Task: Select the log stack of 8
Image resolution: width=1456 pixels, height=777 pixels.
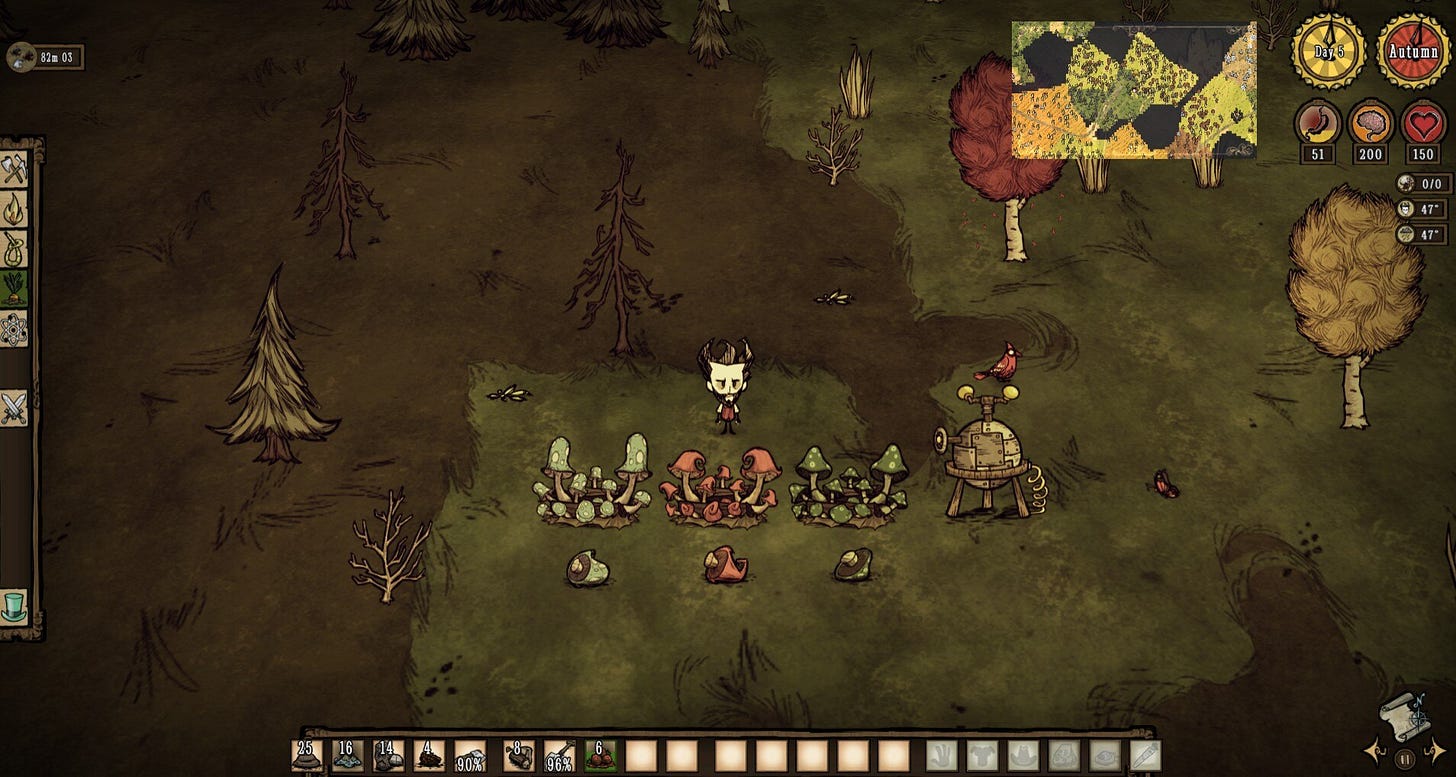Action: click(519, 756)
